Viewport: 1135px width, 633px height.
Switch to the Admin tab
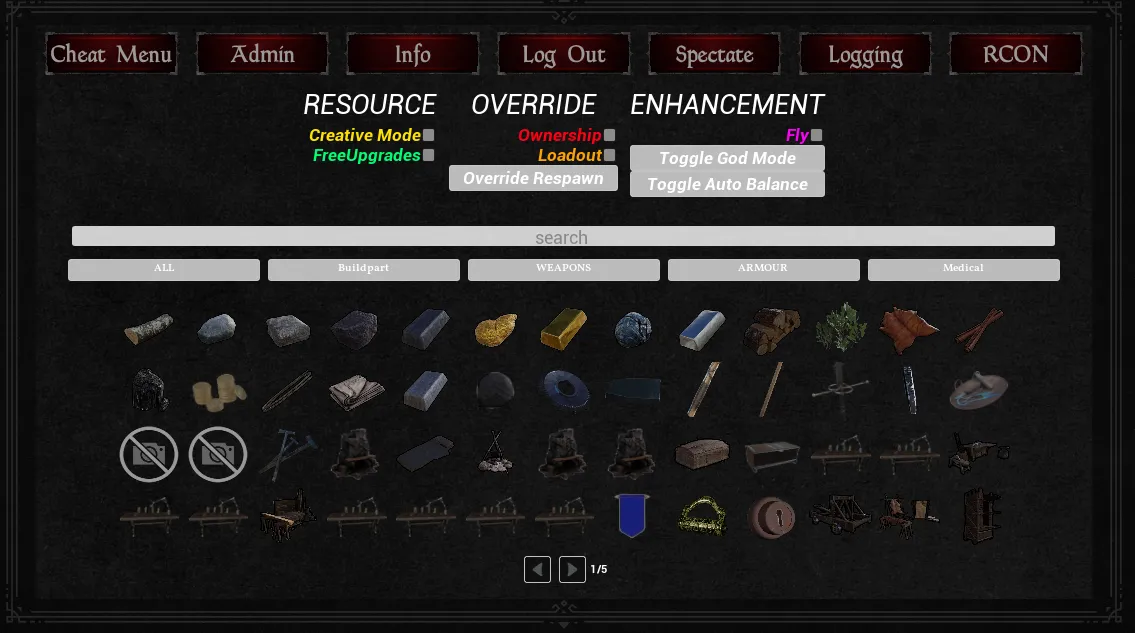tap(262, 54)
